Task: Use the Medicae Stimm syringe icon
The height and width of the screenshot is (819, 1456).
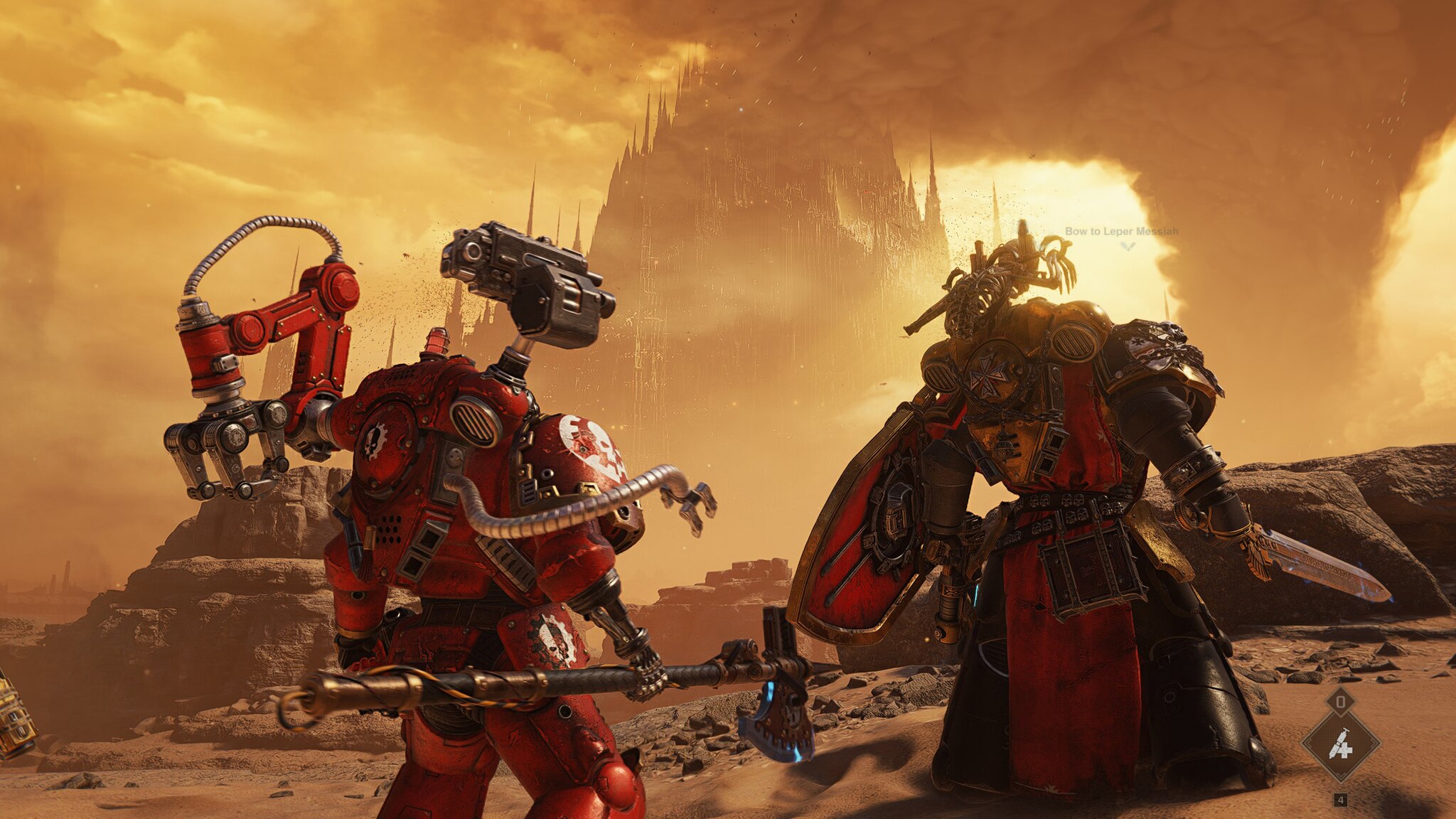Action: point(1340,744)
